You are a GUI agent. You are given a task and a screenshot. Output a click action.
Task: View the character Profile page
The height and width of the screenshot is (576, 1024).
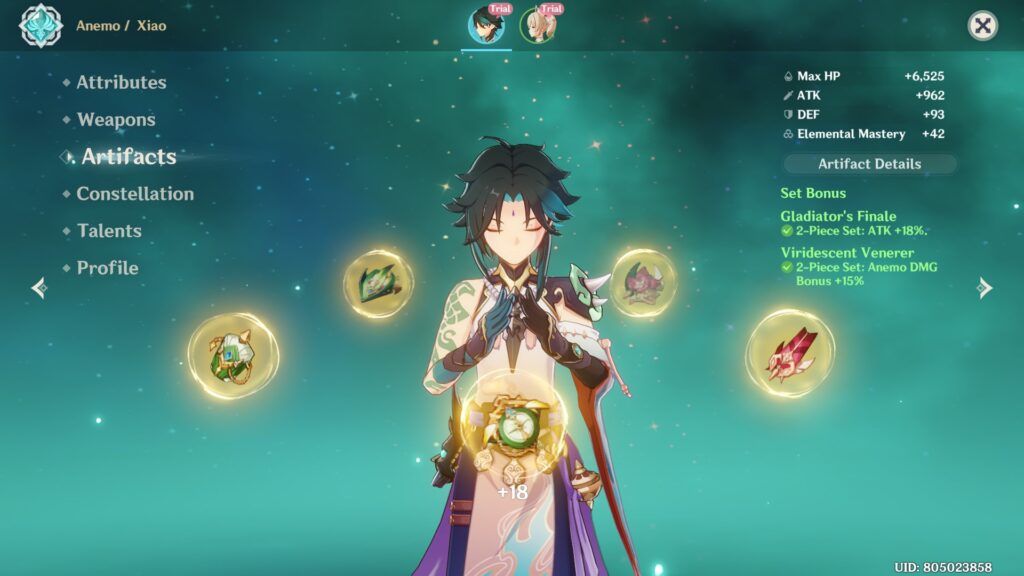(107, 267)
